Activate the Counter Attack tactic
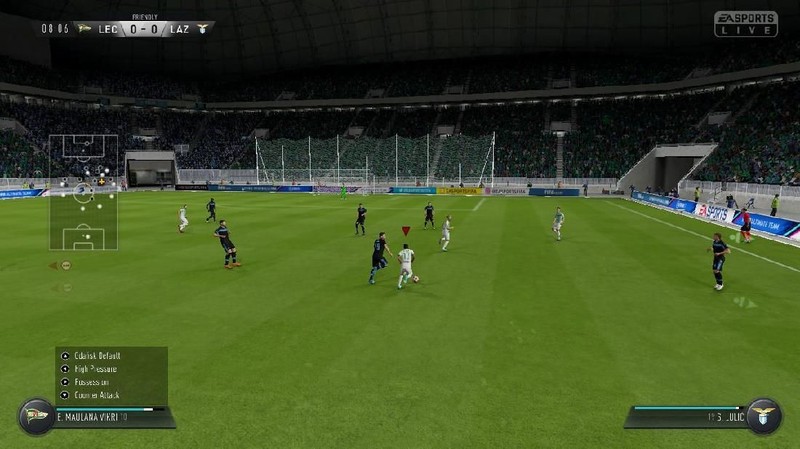The width and height of the screenshot is (800, 449). pyautogui.click(x=96, y=394)
